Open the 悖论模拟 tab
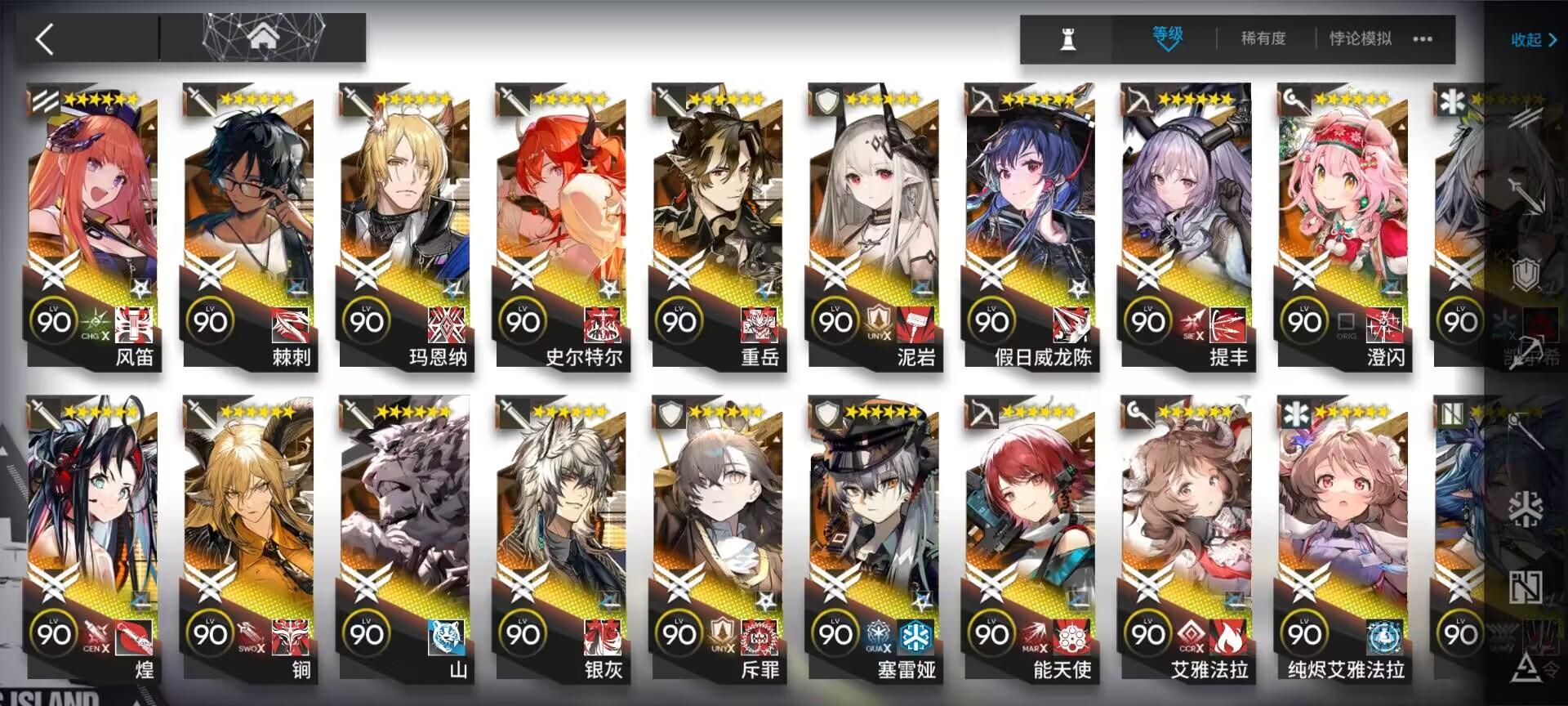 tap(1361, 38)
